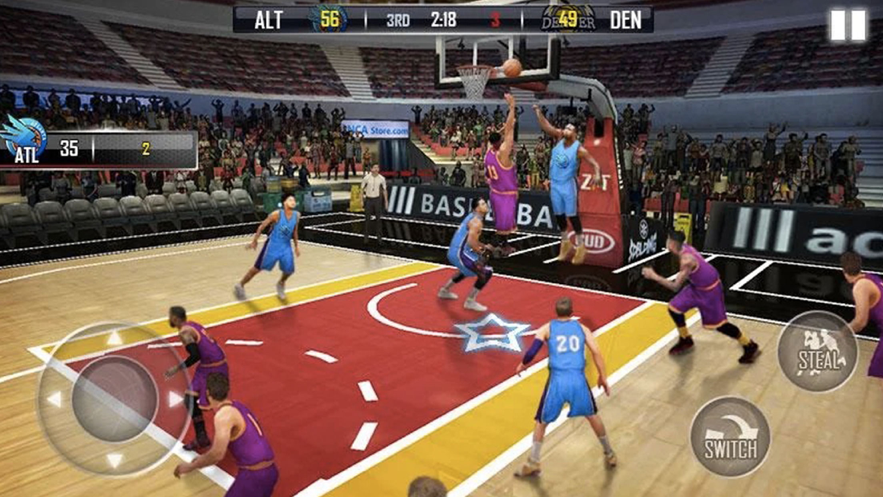Tap the joystick's right arrow
Viewport: 883px width, 497px height.
pyautogui.click(x=176, y=399)
